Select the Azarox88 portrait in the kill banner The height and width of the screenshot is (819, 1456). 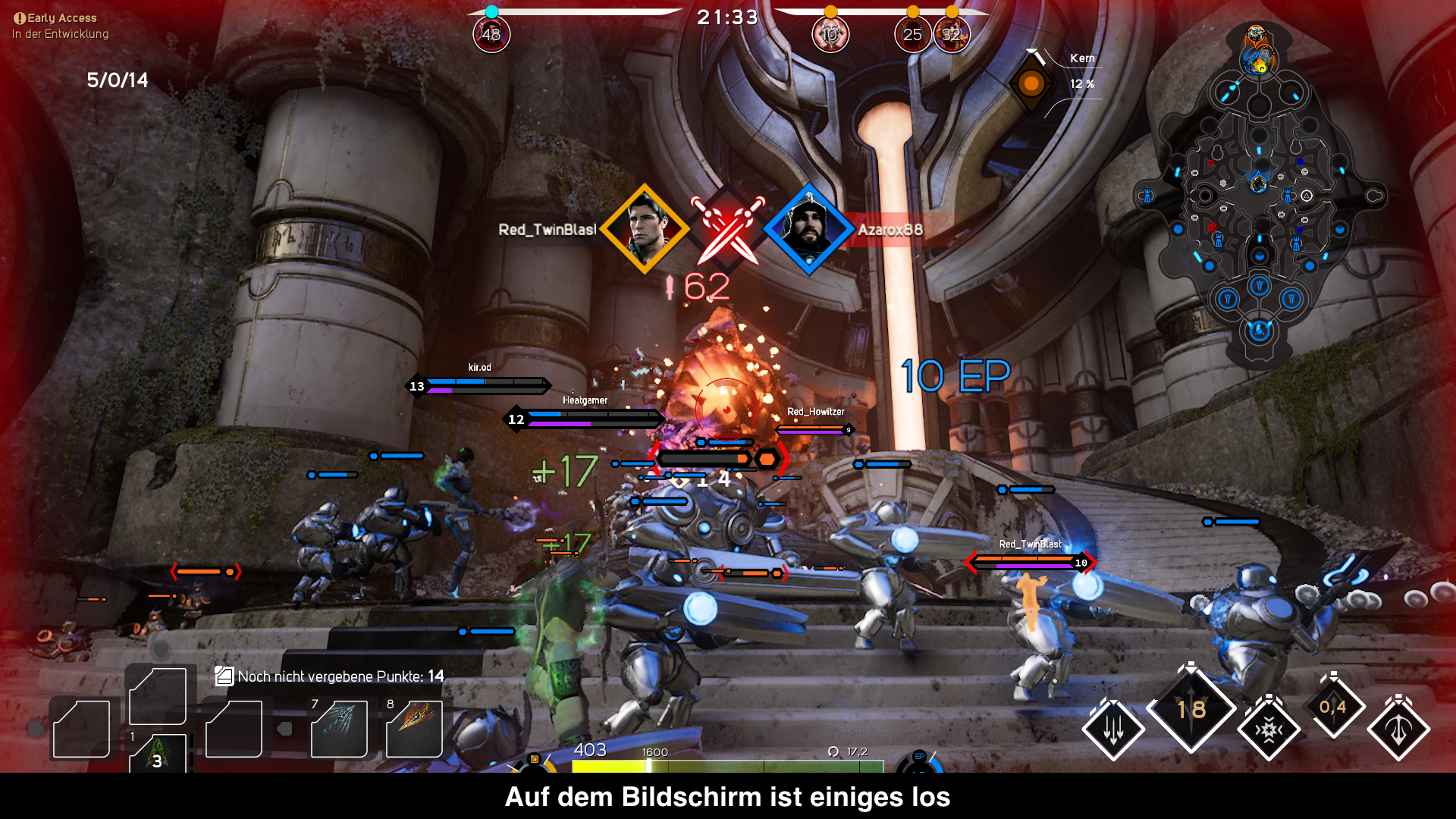(808, 228)
